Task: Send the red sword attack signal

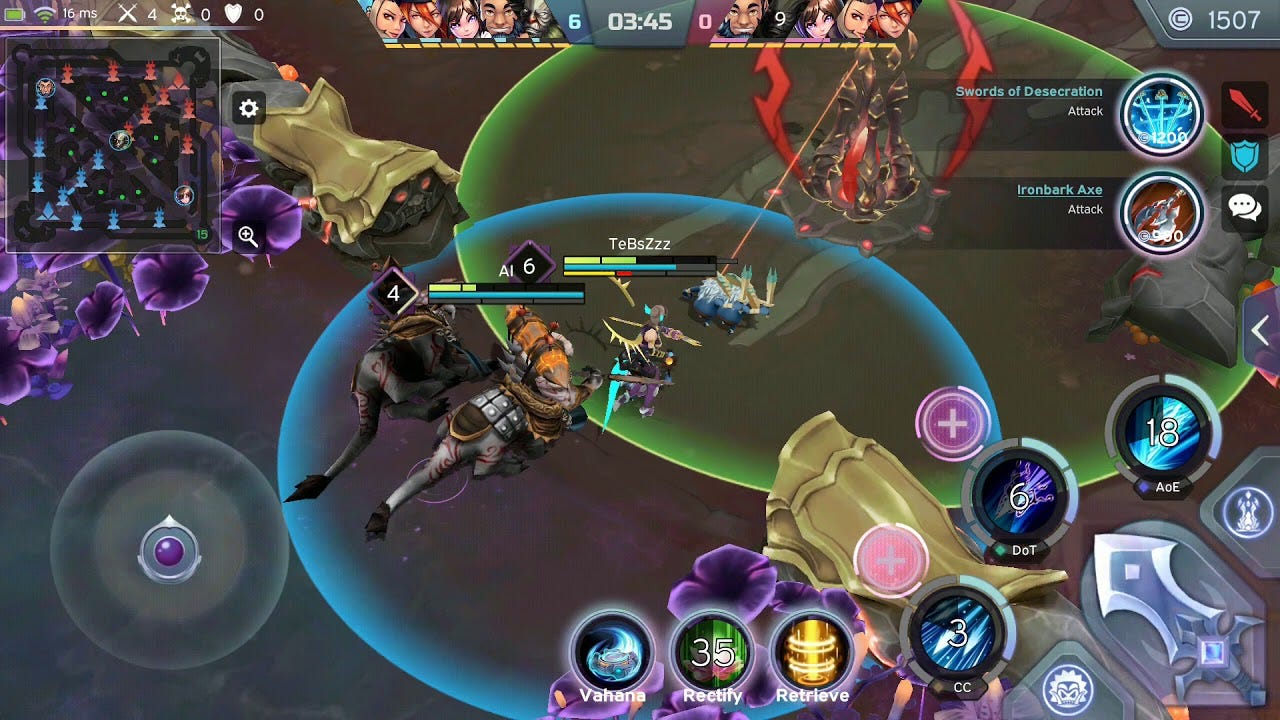Action: [x=1245, y=105]
